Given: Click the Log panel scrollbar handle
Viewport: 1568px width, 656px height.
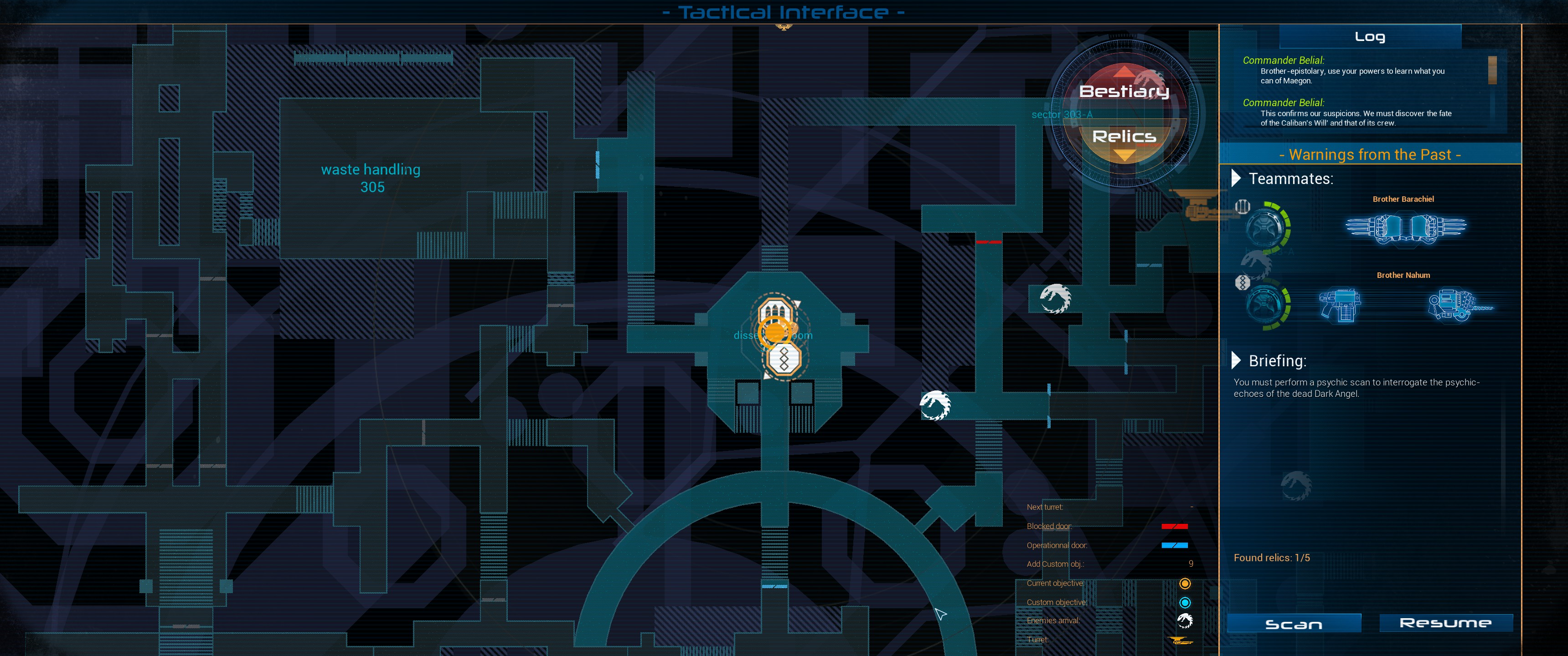Looking at the screenshot, I should point(1492,70).
